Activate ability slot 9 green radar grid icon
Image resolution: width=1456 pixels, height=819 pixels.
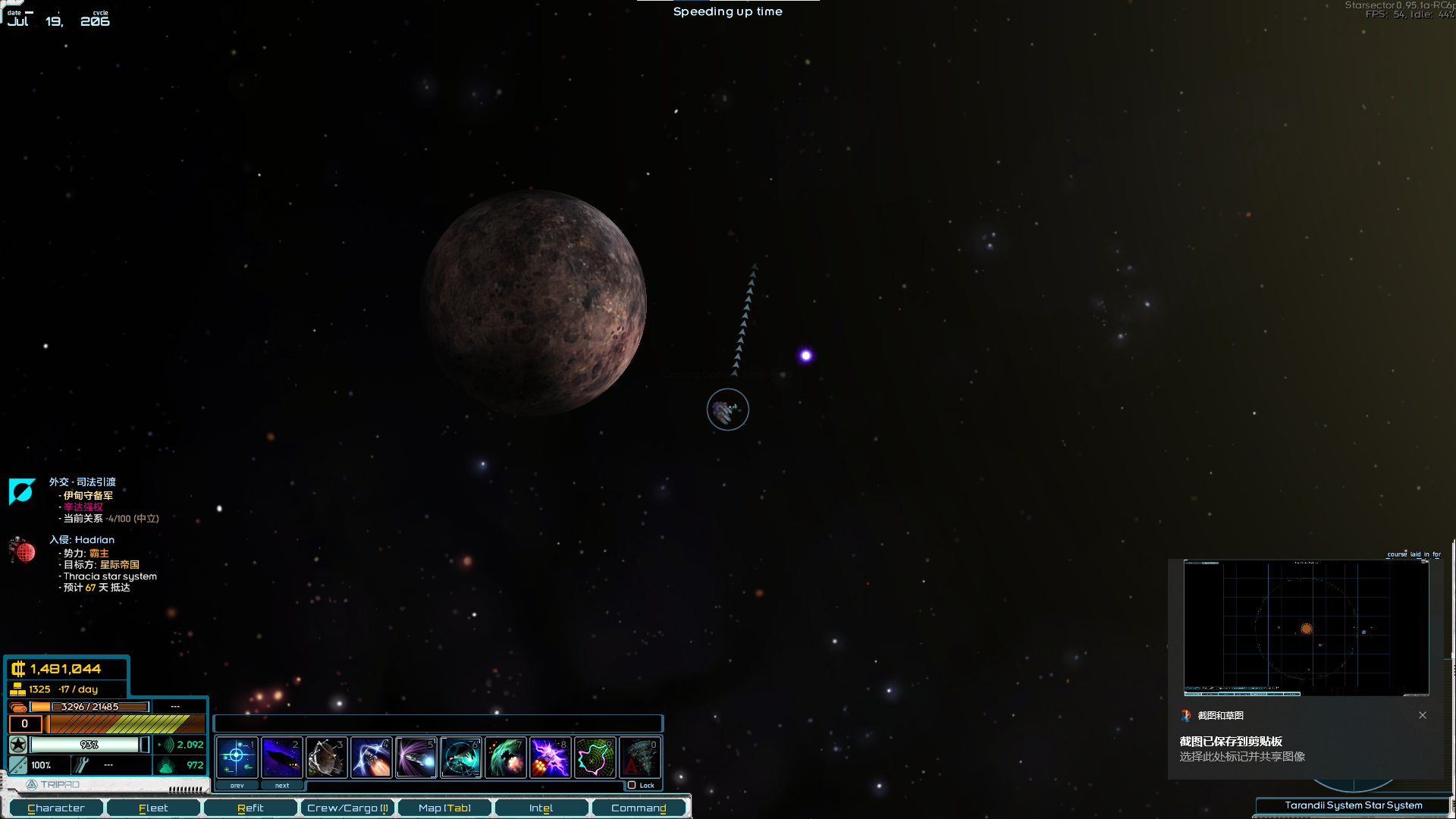tap(595, 757)
